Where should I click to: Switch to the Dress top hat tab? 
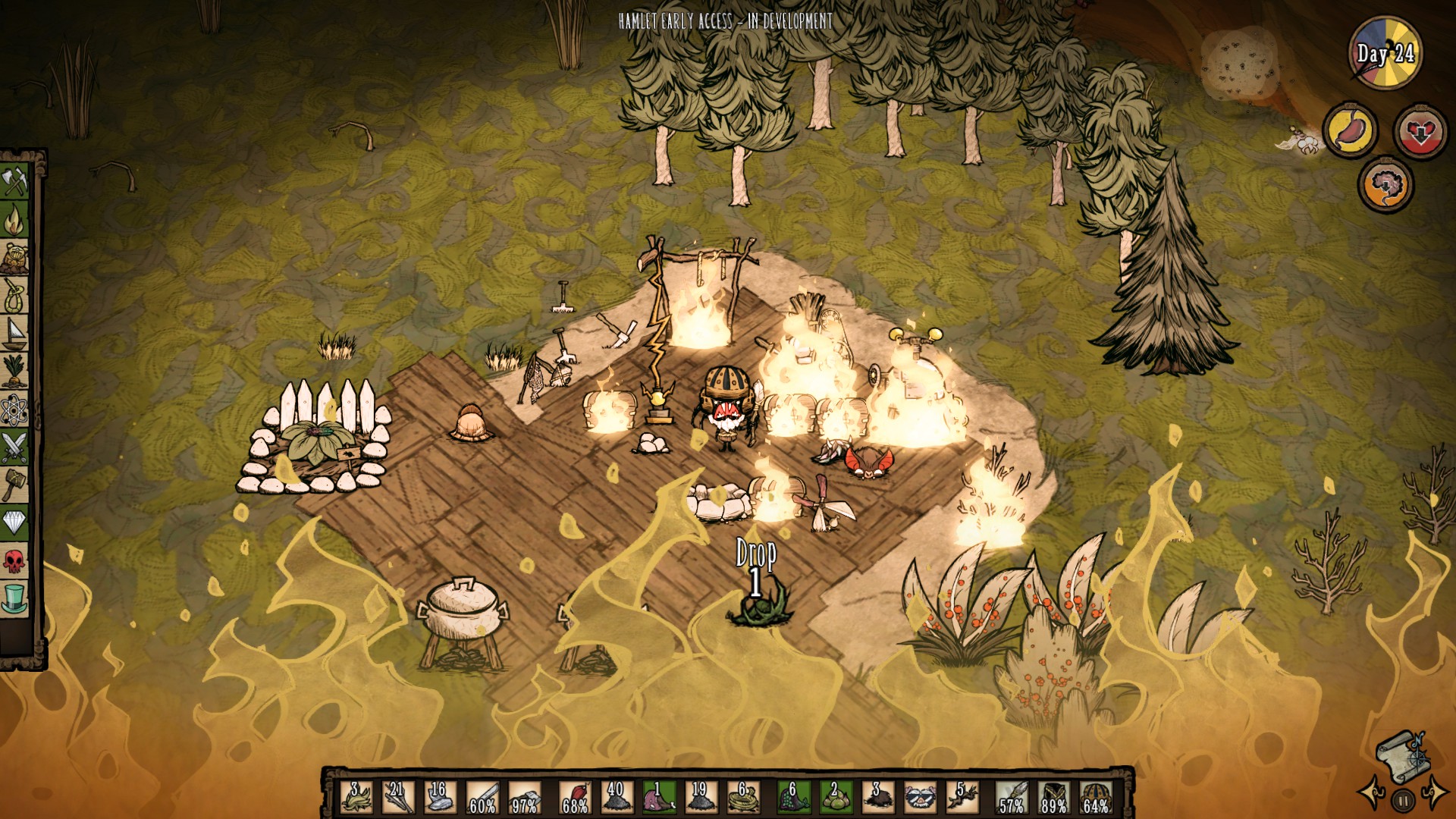[x=14, y=598]
